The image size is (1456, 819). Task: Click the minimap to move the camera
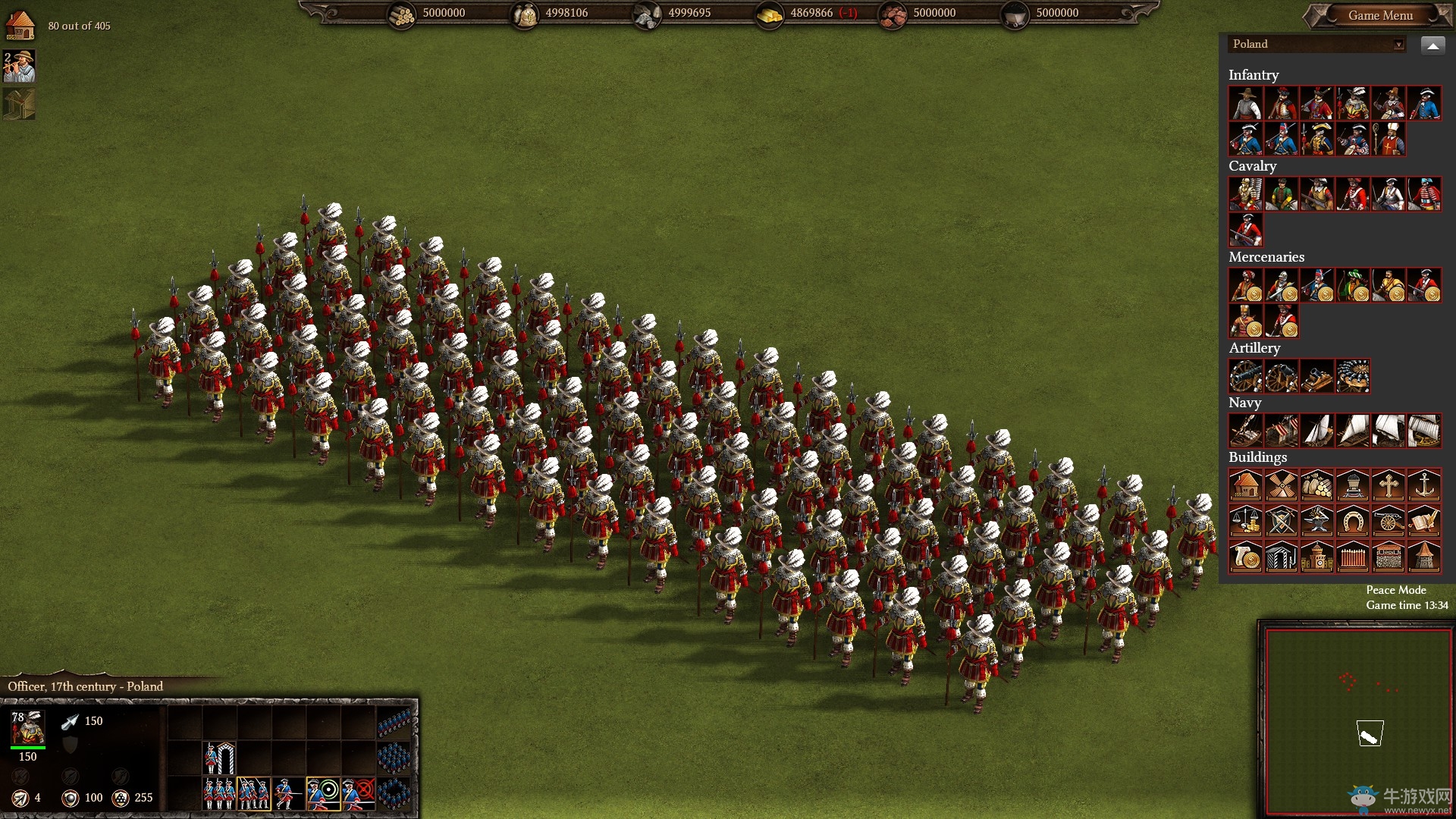(1357, 720)
